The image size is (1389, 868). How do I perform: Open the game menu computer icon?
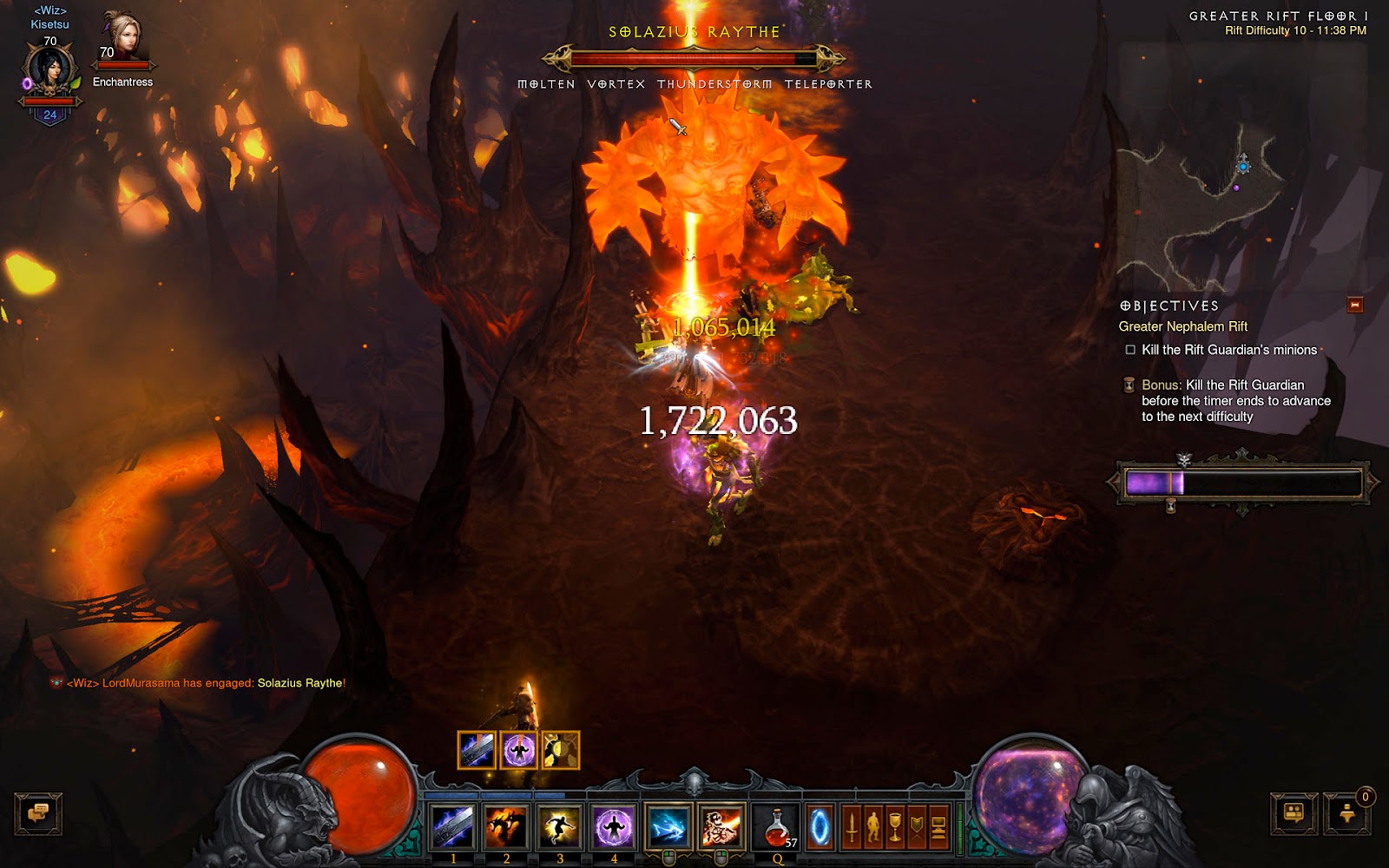coord(938,826)
